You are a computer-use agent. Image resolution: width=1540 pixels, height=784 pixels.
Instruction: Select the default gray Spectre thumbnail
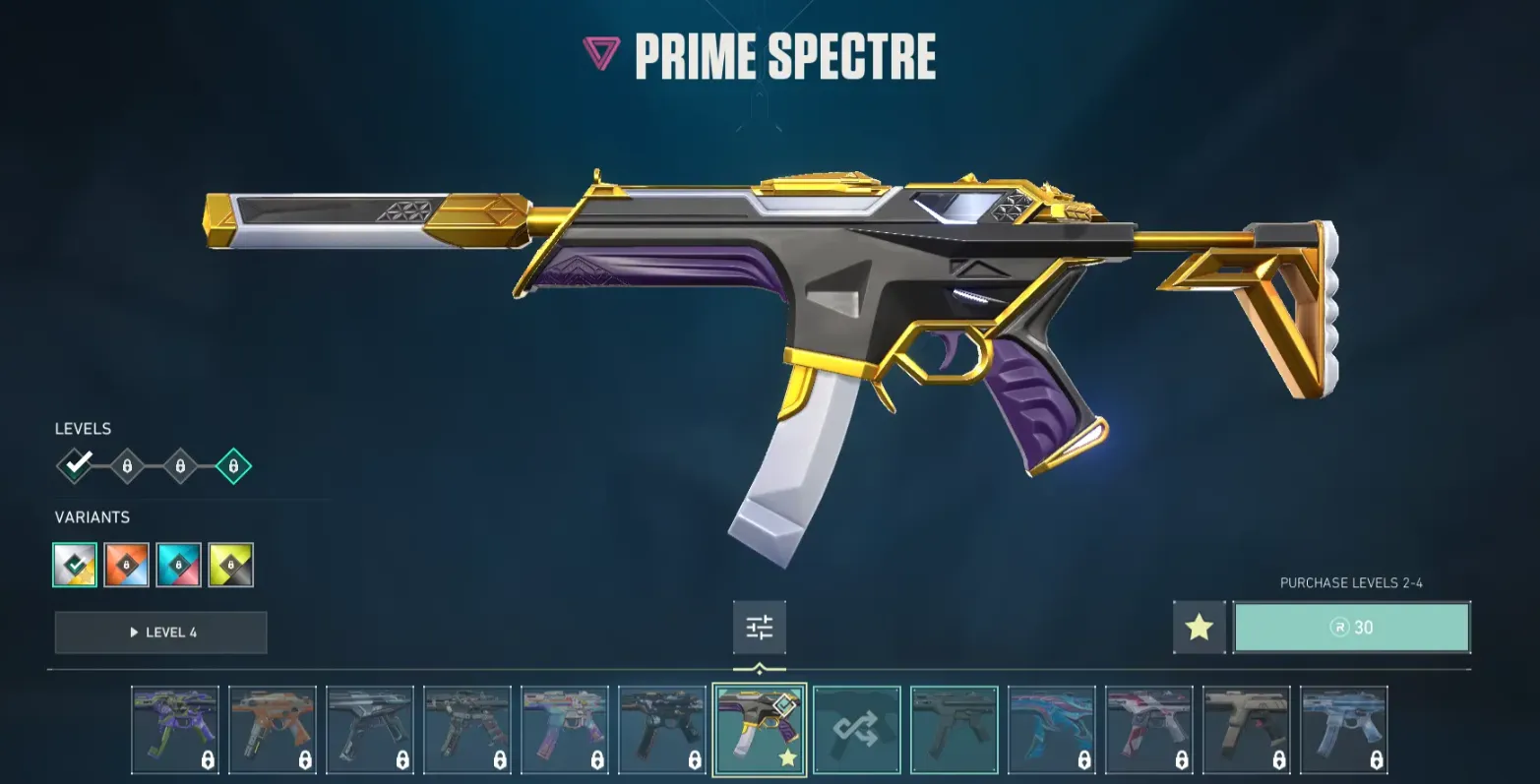coord(954,729)
